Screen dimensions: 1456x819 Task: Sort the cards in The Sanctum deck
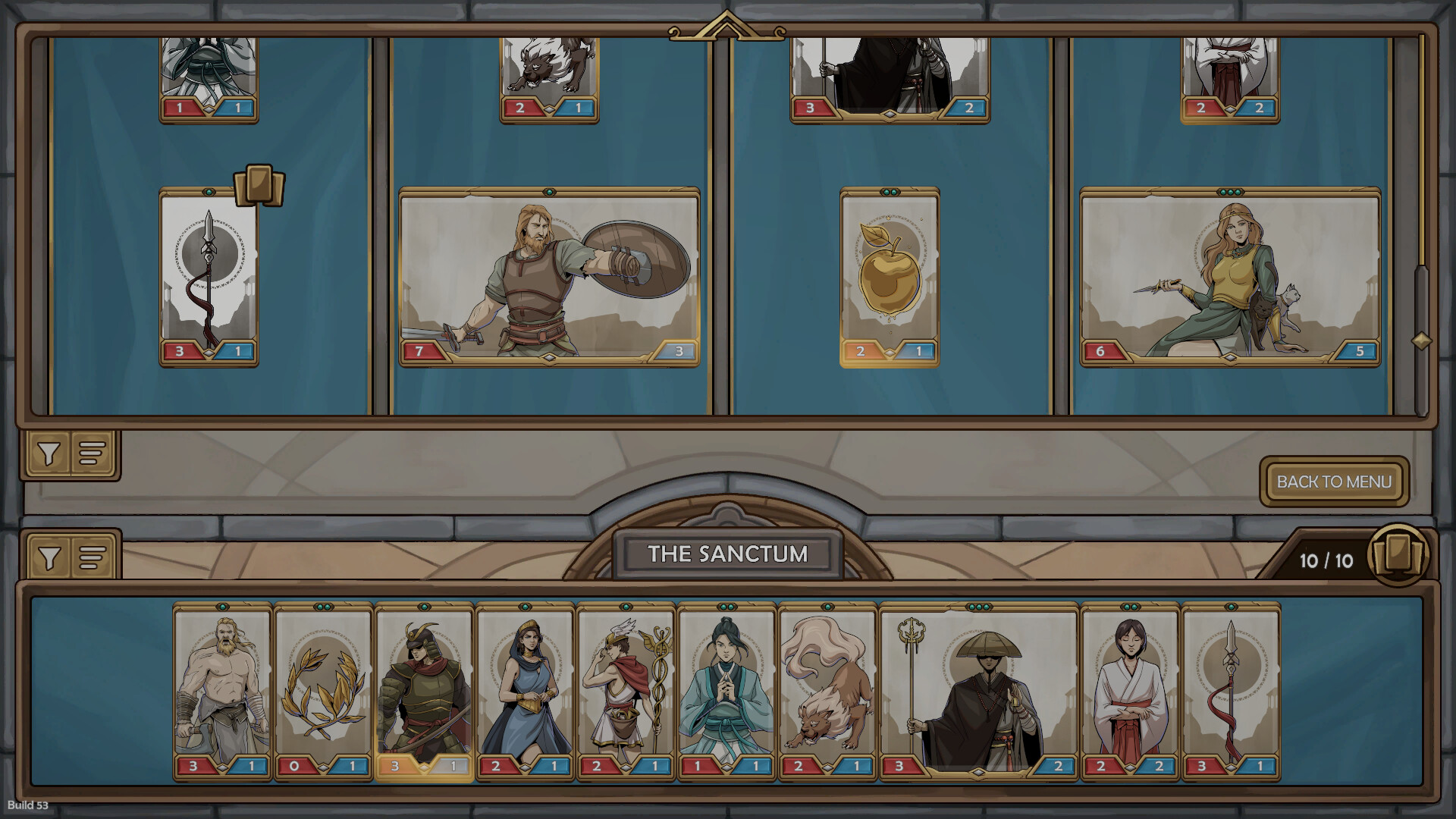click(89, 556)
